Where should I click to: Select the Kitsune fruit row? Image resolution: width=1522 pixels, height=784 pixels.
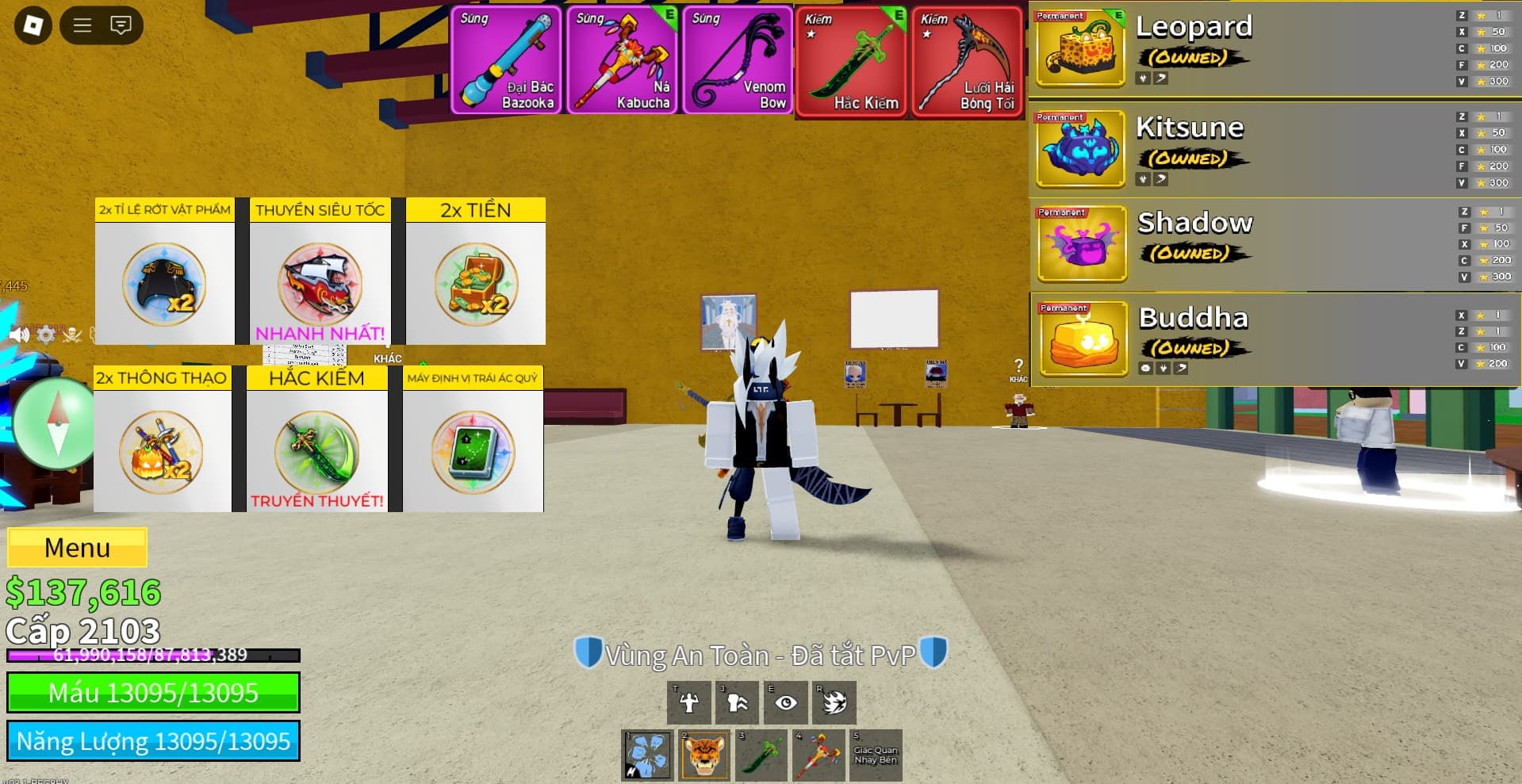pos(1273,149)
